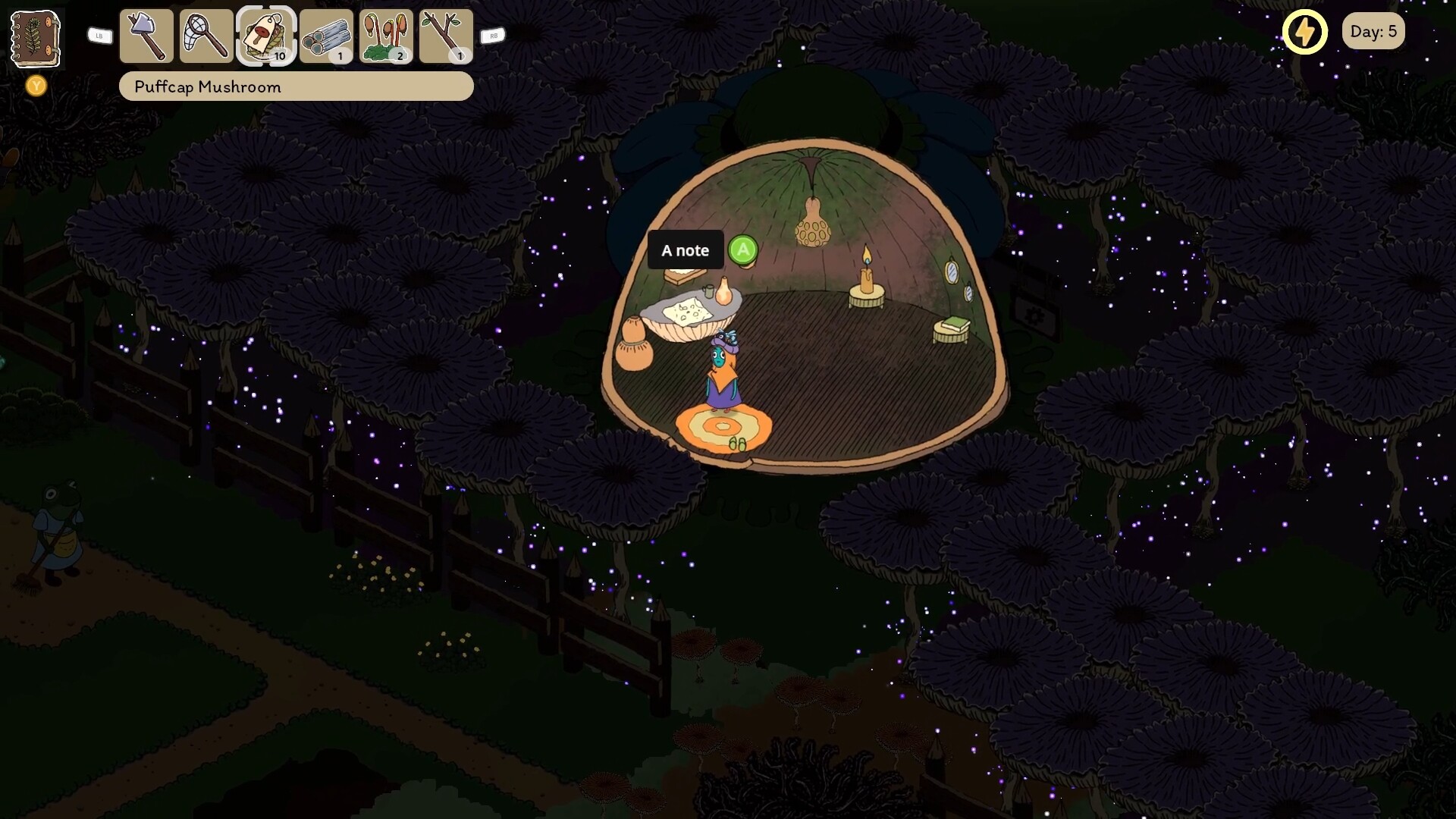
Task: Select the twig branch slot
Action: [446, 36]
